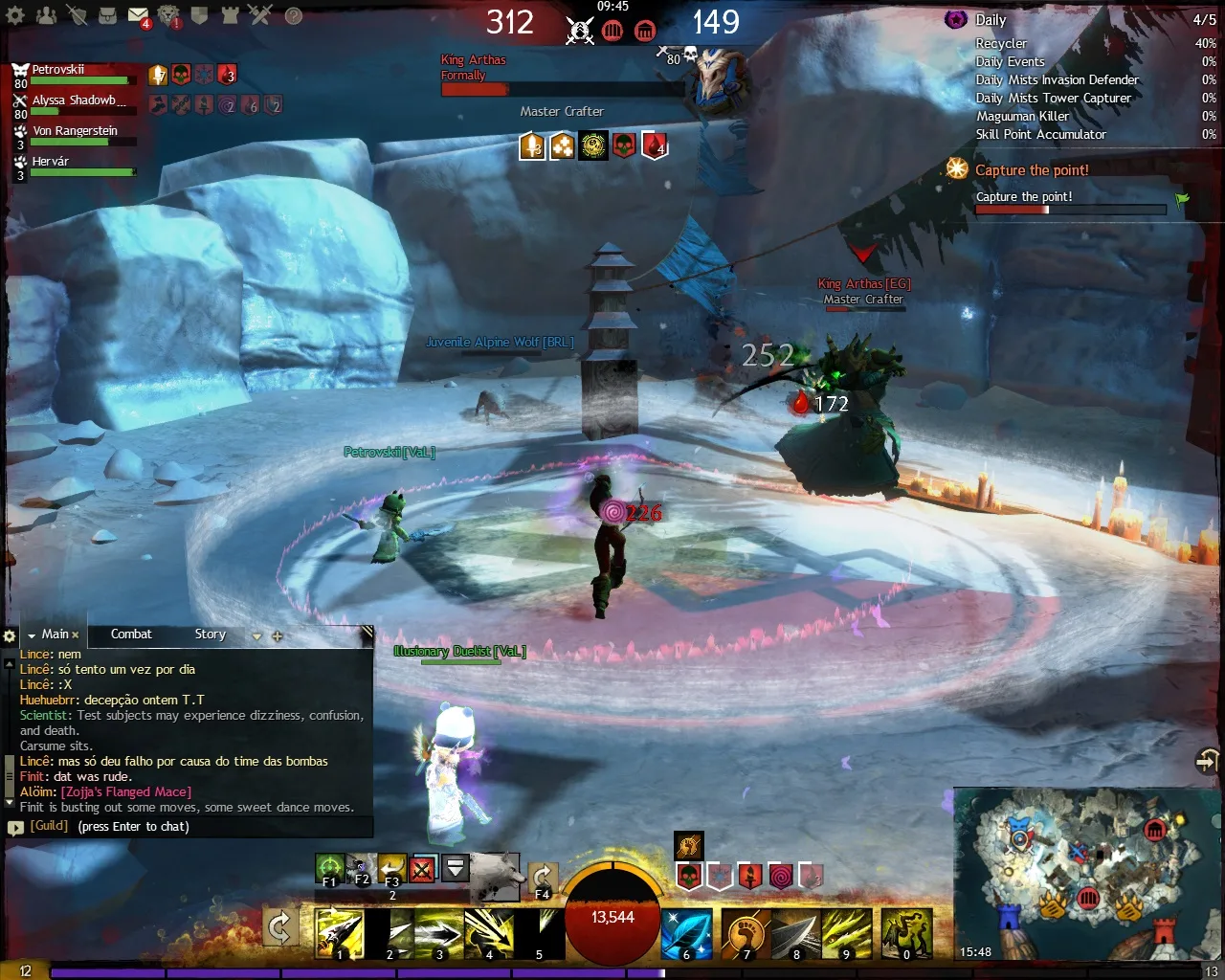Add a new chat tab with the plus
This screenshot has width=1225, height=980.
coord(277,635)
